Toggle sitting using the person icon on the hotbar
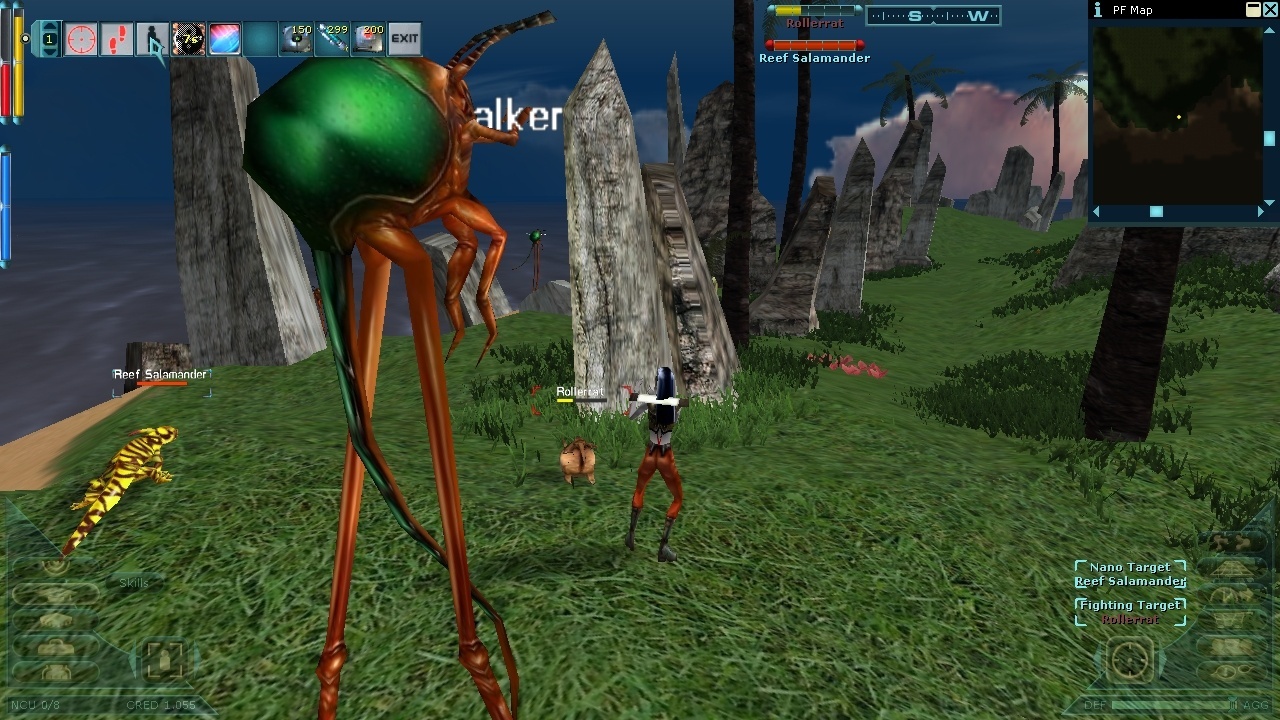The width and height of the screenshot is (1280, 720). coord(153,39)
